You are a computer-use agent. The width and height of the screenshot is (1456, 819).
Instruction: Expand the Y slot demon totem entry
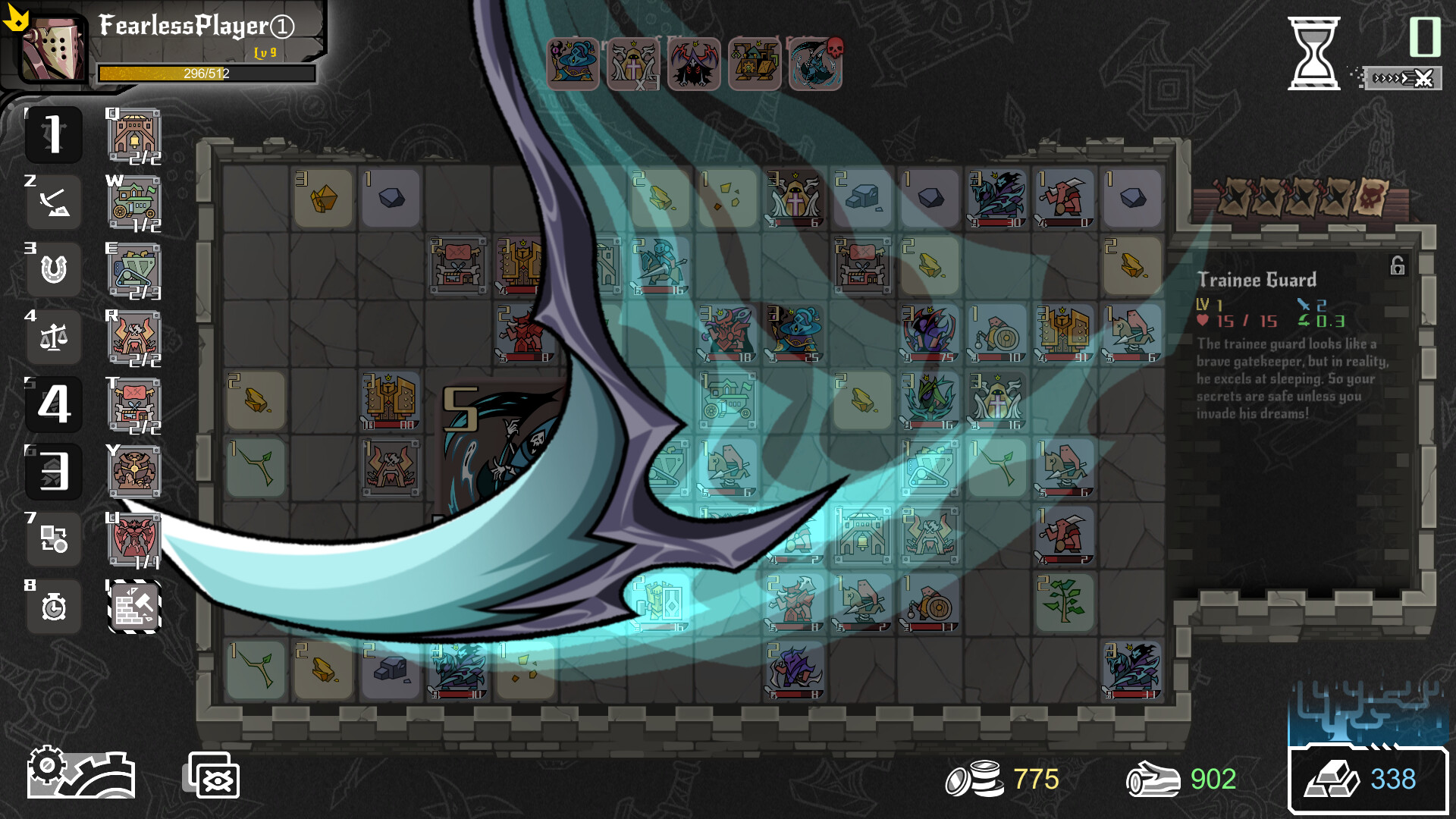point(133,472)
